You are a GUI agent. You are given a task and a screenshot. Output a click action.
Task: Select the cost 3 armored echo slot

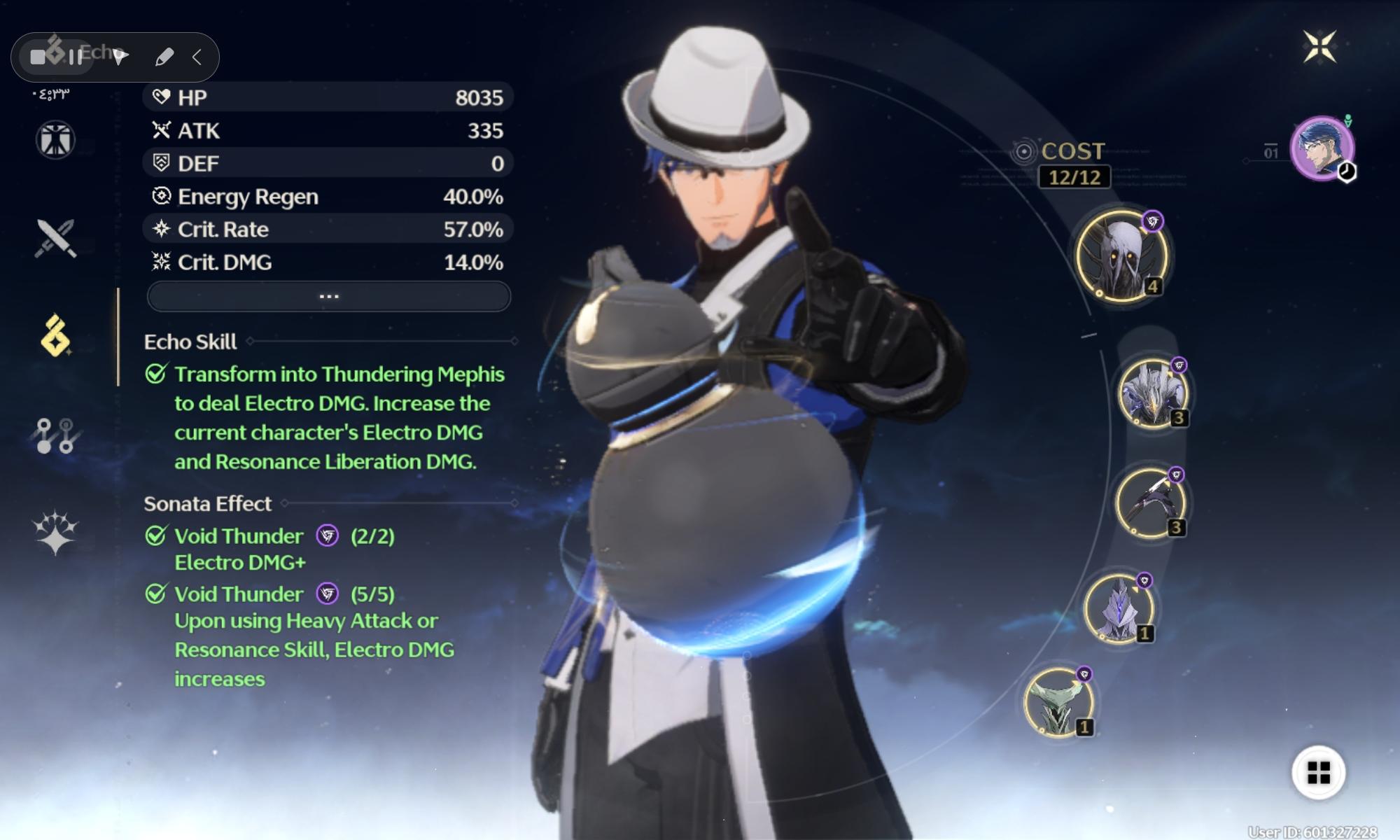[x=1151, y=393]
